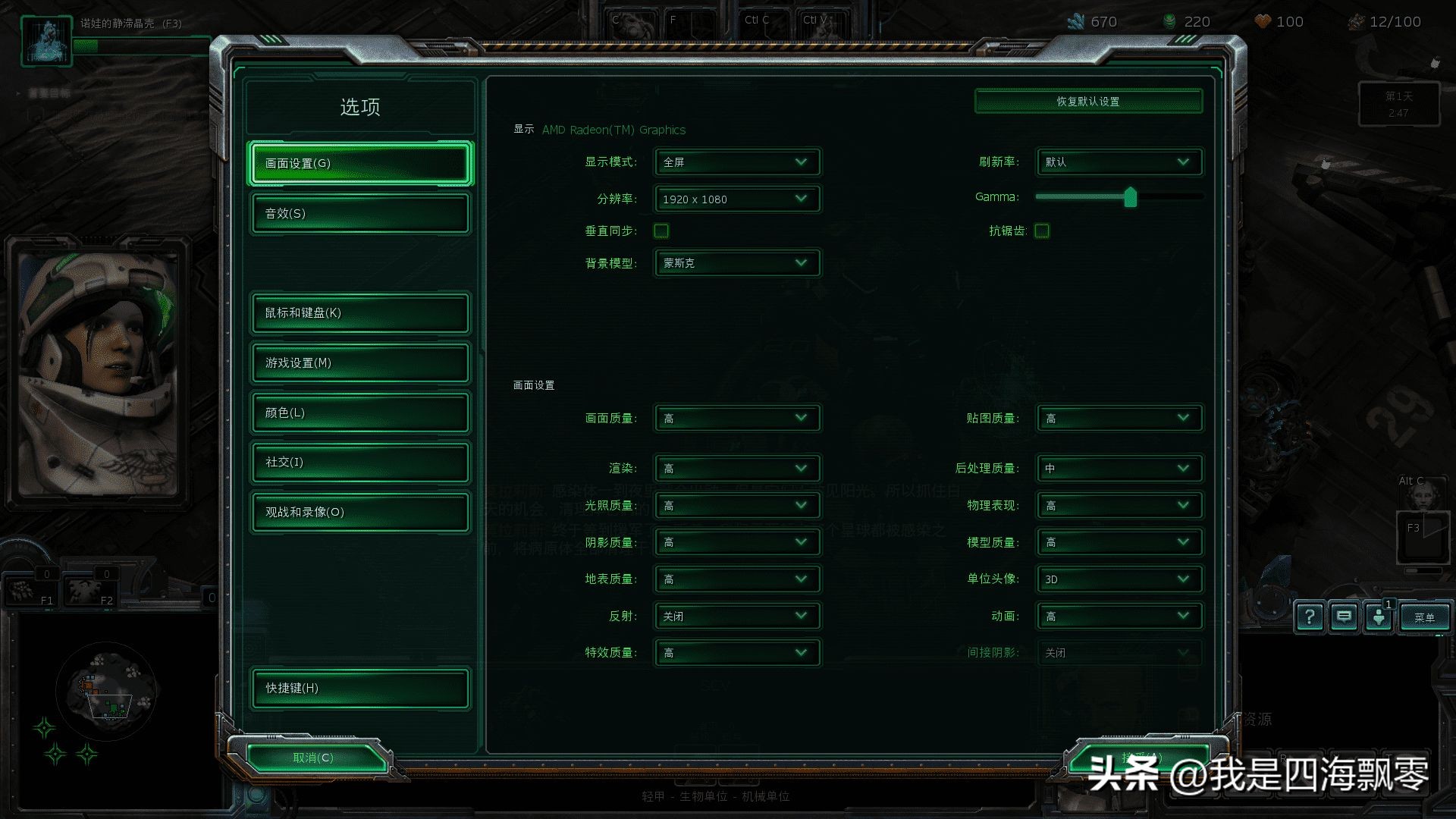The width and height of the screenshot is (1456, 819).
Task: Expand the 分辨率 resolution dropdown
Action: click(x=736, y=199)
